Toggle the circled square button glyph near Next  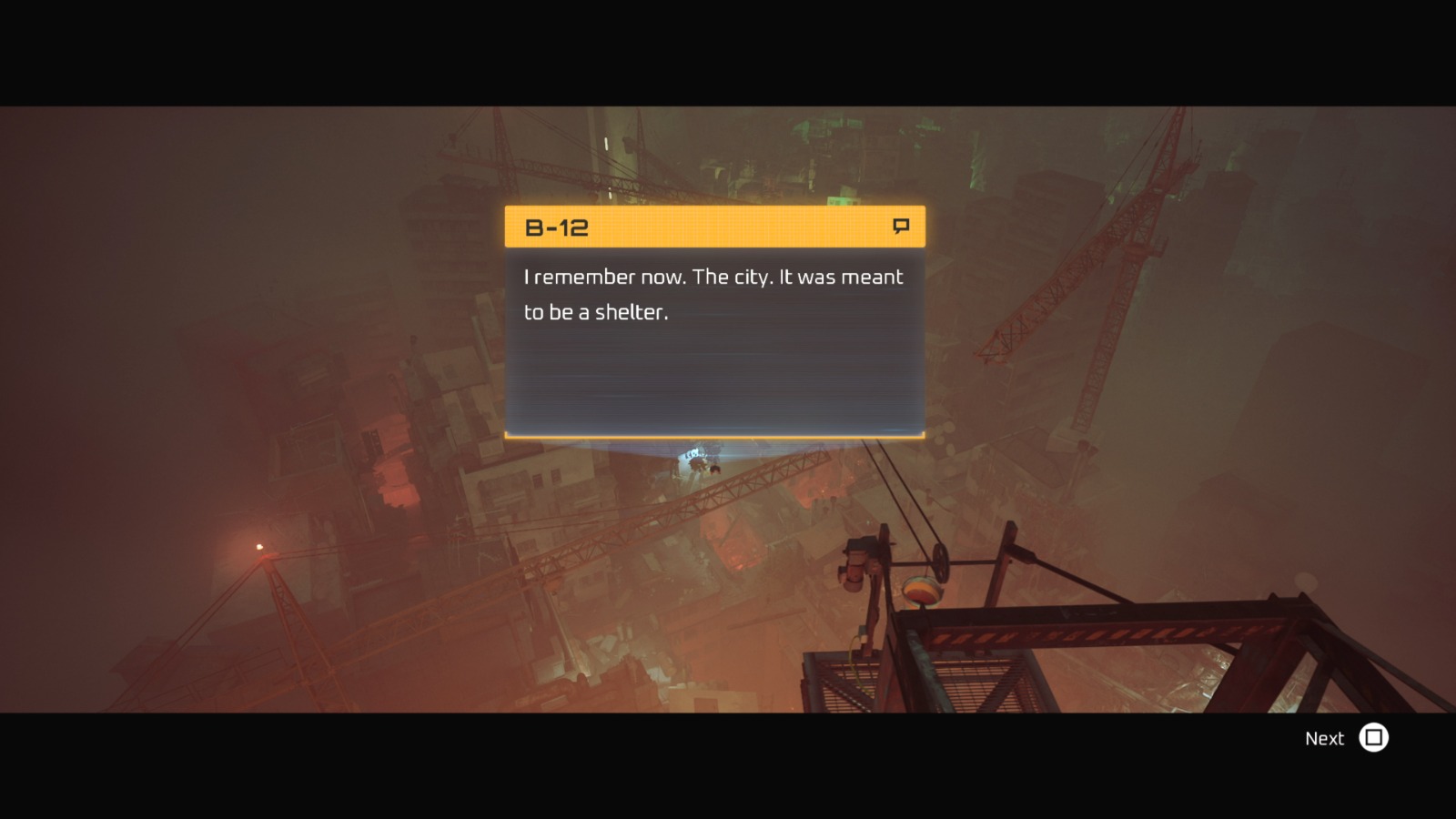click(x=1374, y=739)
